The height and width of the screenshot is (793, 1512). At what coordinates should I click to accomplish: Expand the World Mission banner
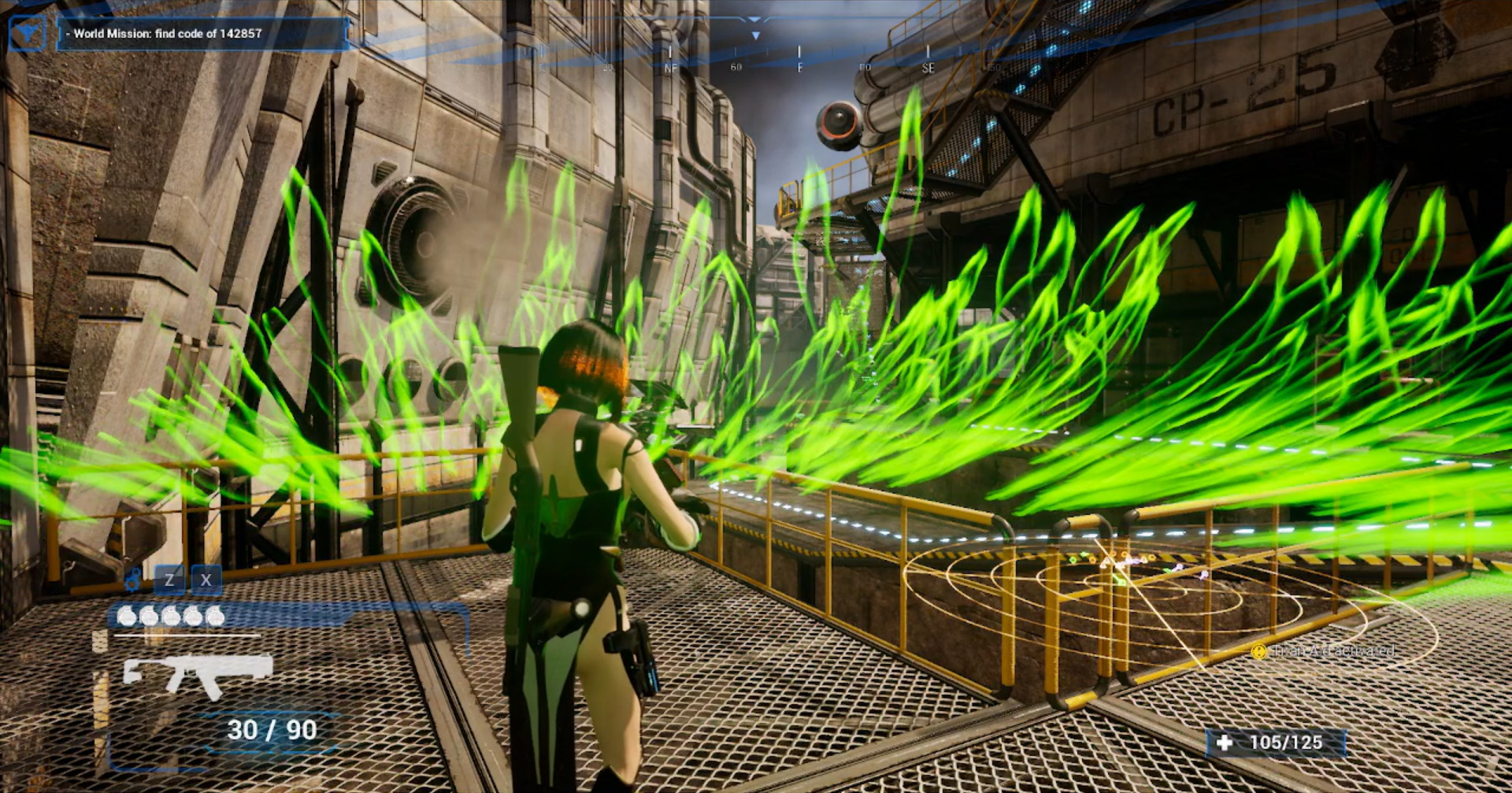coord(201,35)
